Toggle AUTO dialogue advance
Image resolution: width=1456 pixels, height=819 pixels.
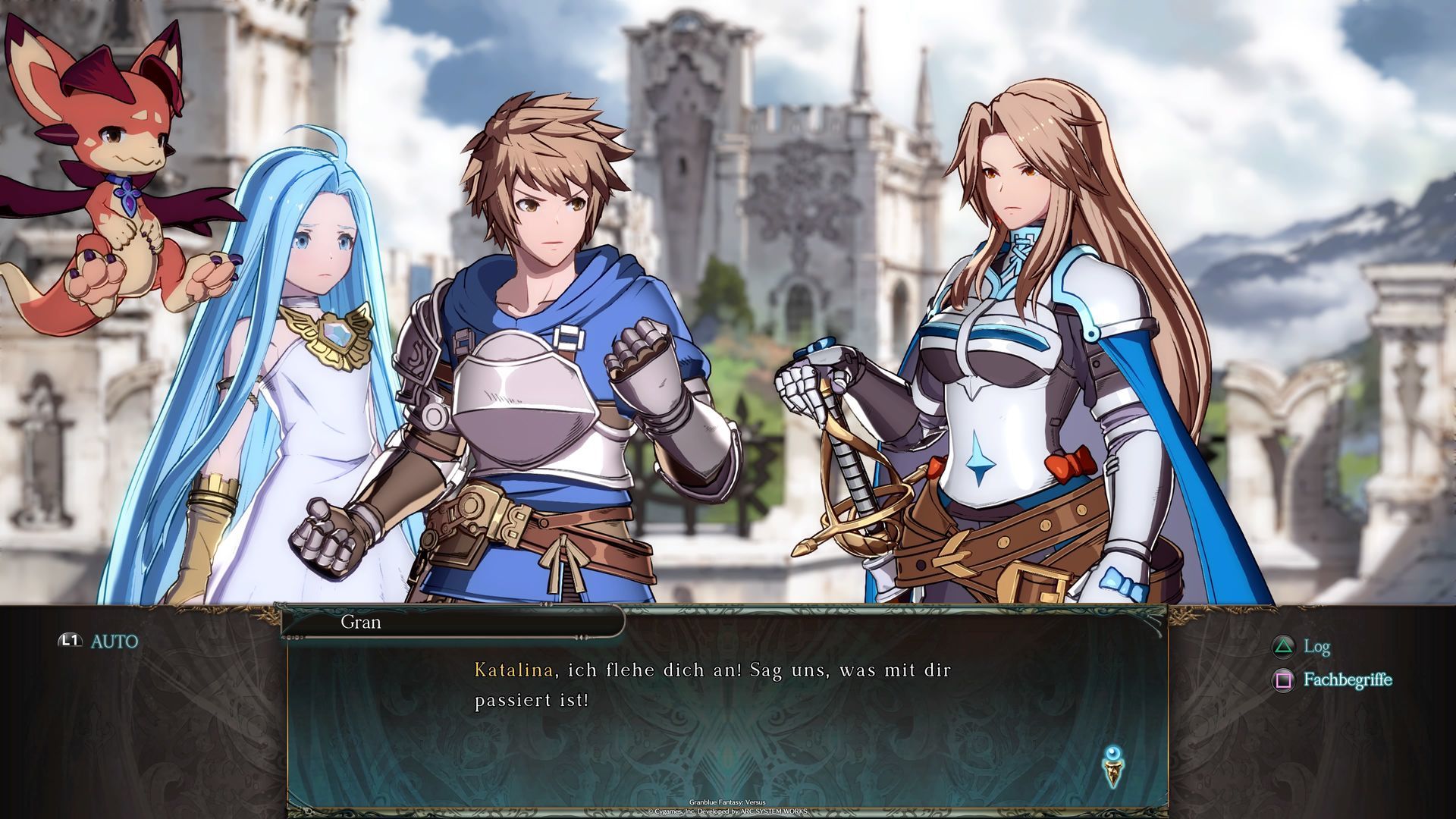pos(100,642)
